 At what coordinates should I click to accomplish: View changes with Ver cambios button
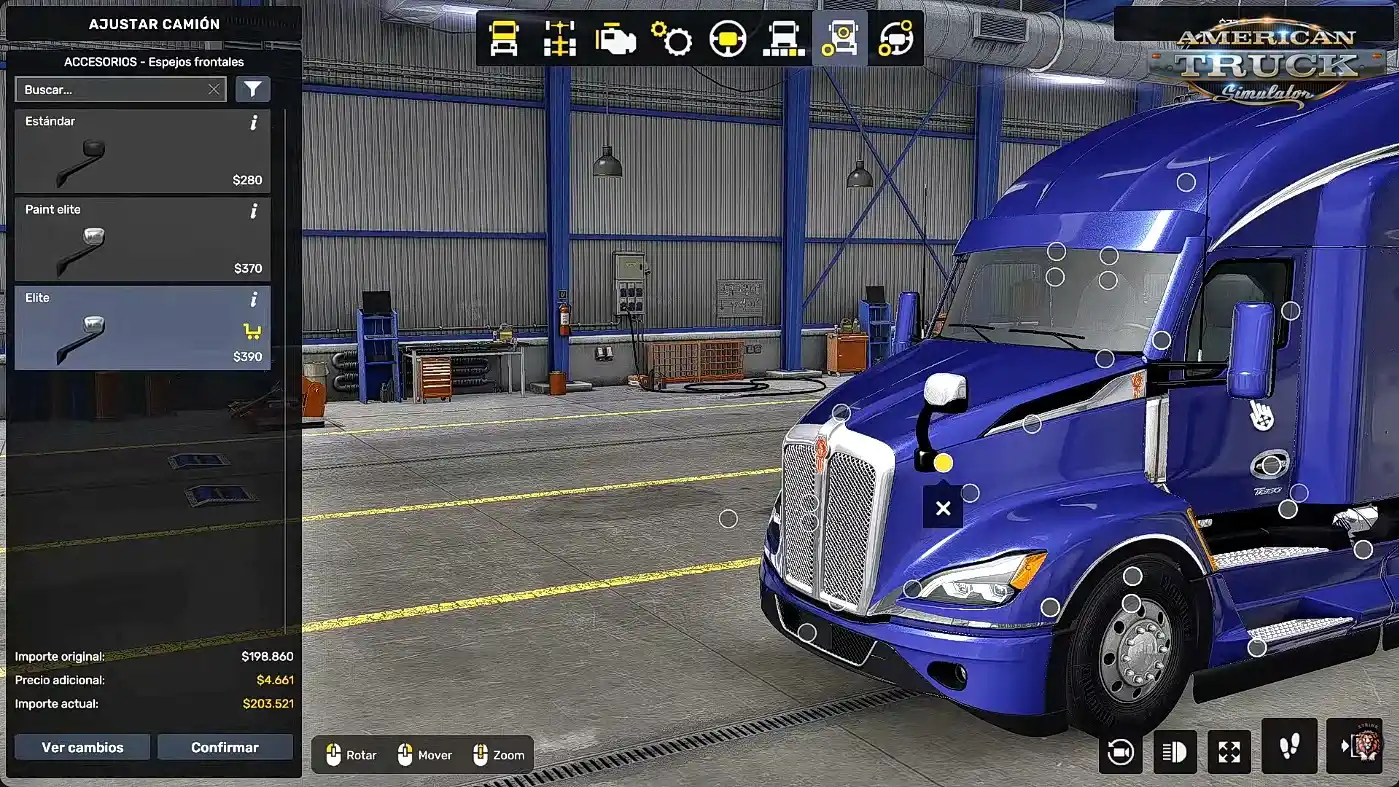[x=82, y=747]
